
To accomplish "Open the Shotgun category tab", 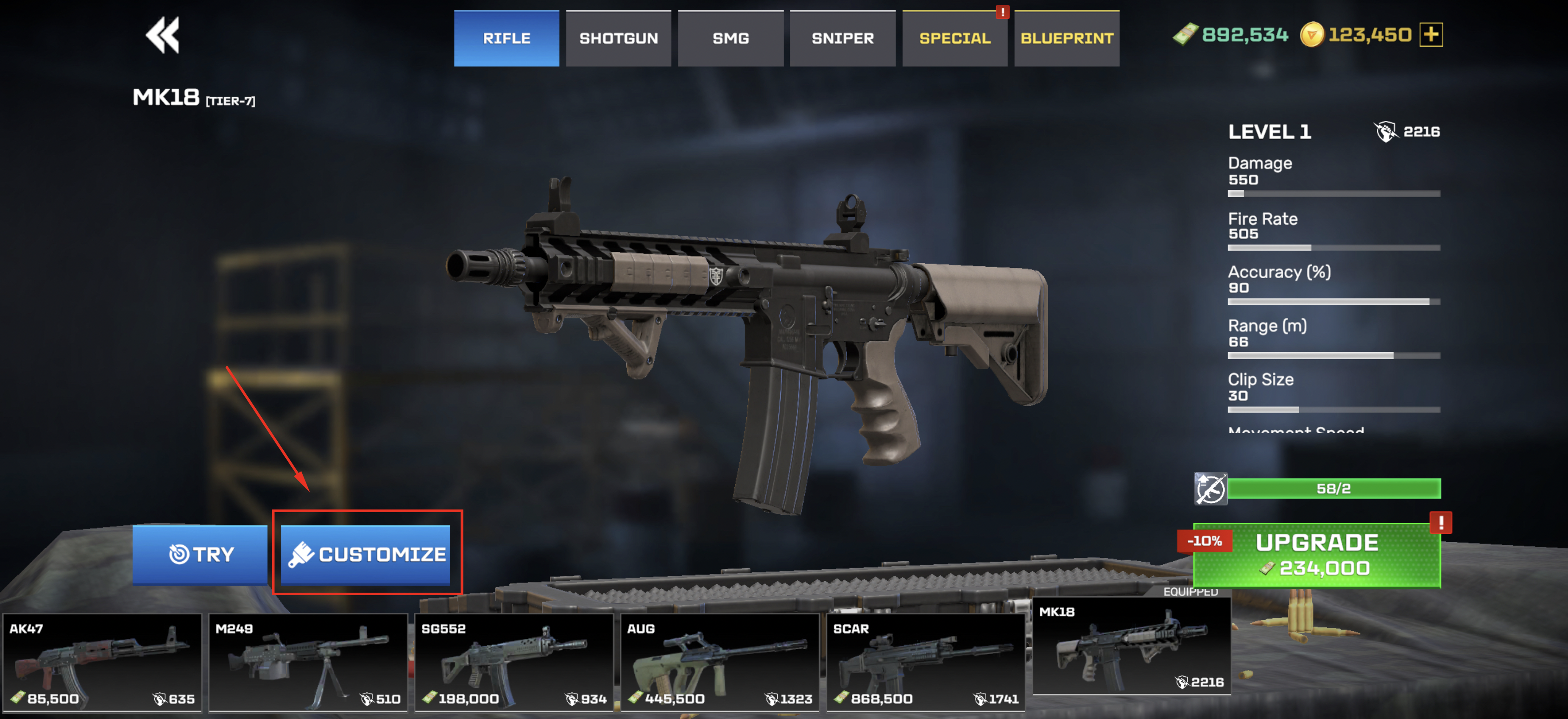I will pyautogui.click(x=618, y=38).
